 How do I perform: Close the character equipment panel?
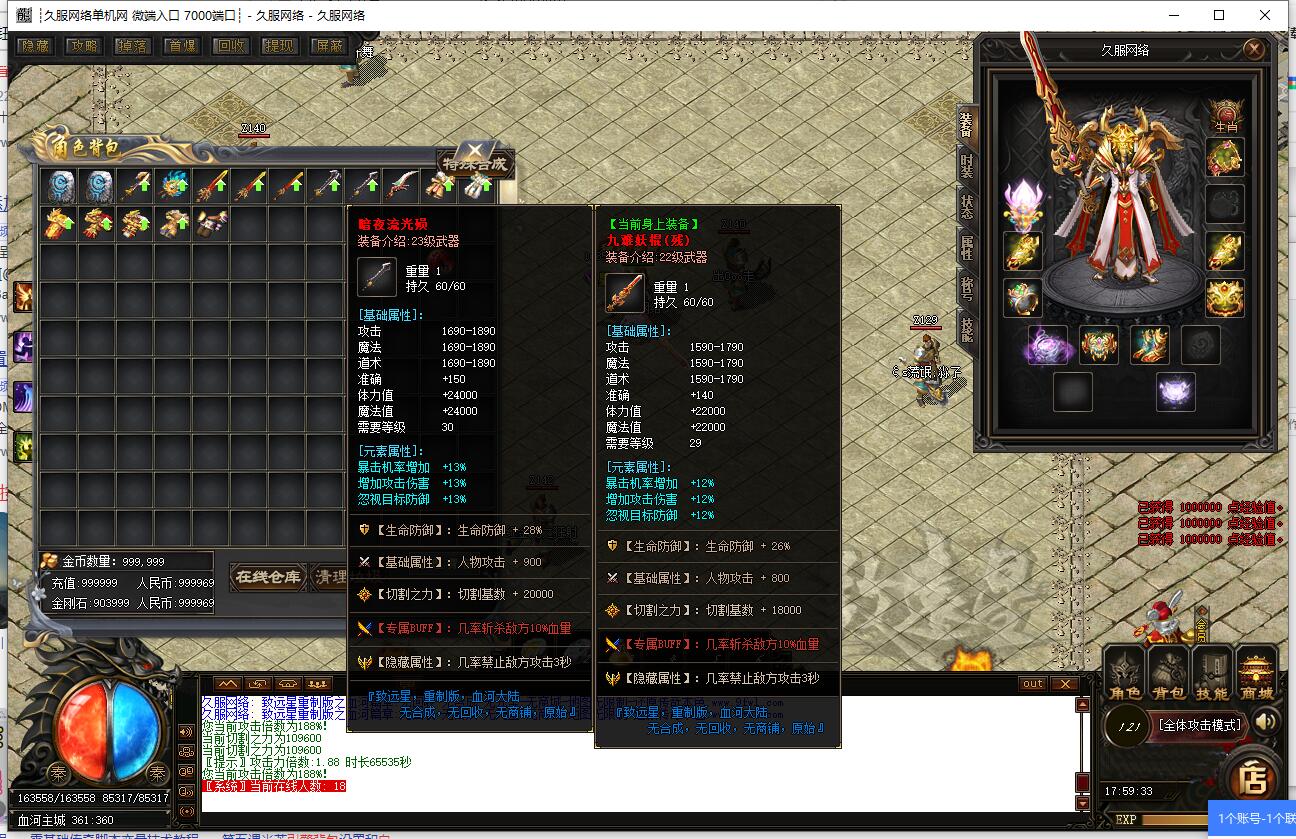pyautogui.click(x=1253, y=49)
